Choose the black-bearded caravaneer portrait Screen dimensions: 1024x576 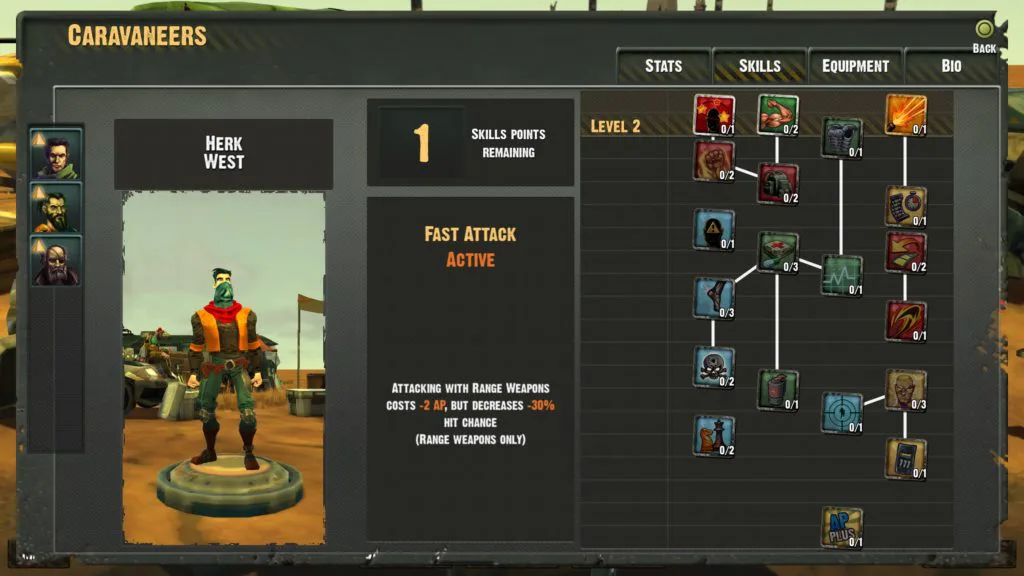point(56,208)
